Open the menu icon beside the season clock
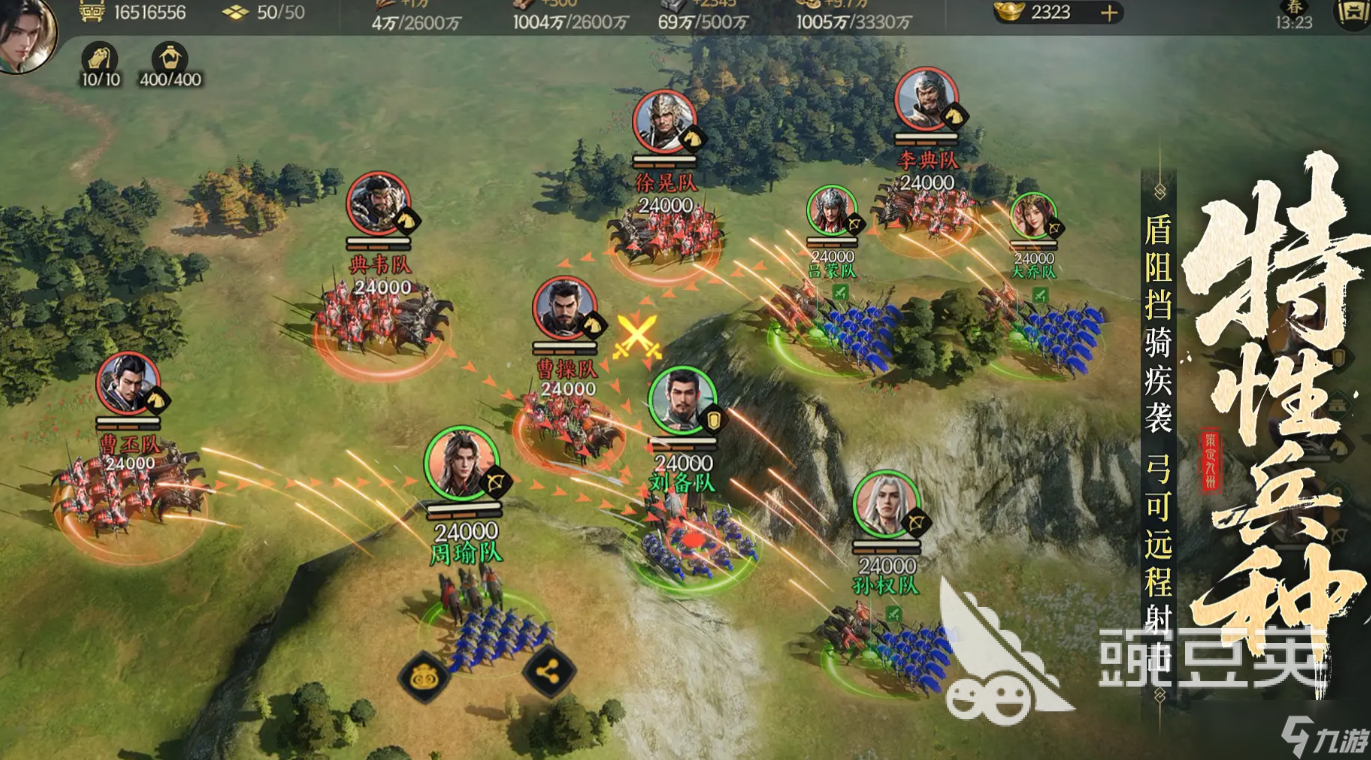1371x760 pixels. pyautogui.click(x=1351, y=13)
